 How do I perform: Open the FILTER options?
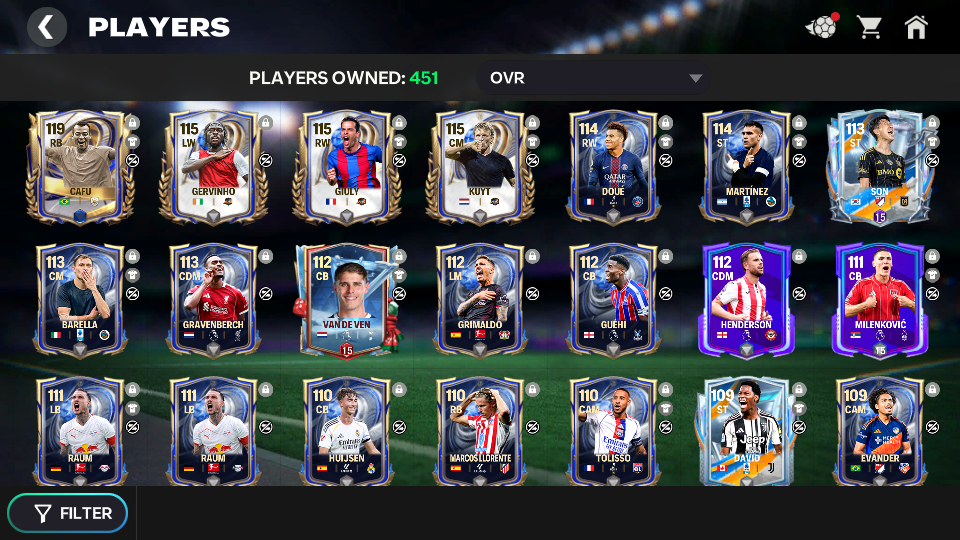click(68, 513)
